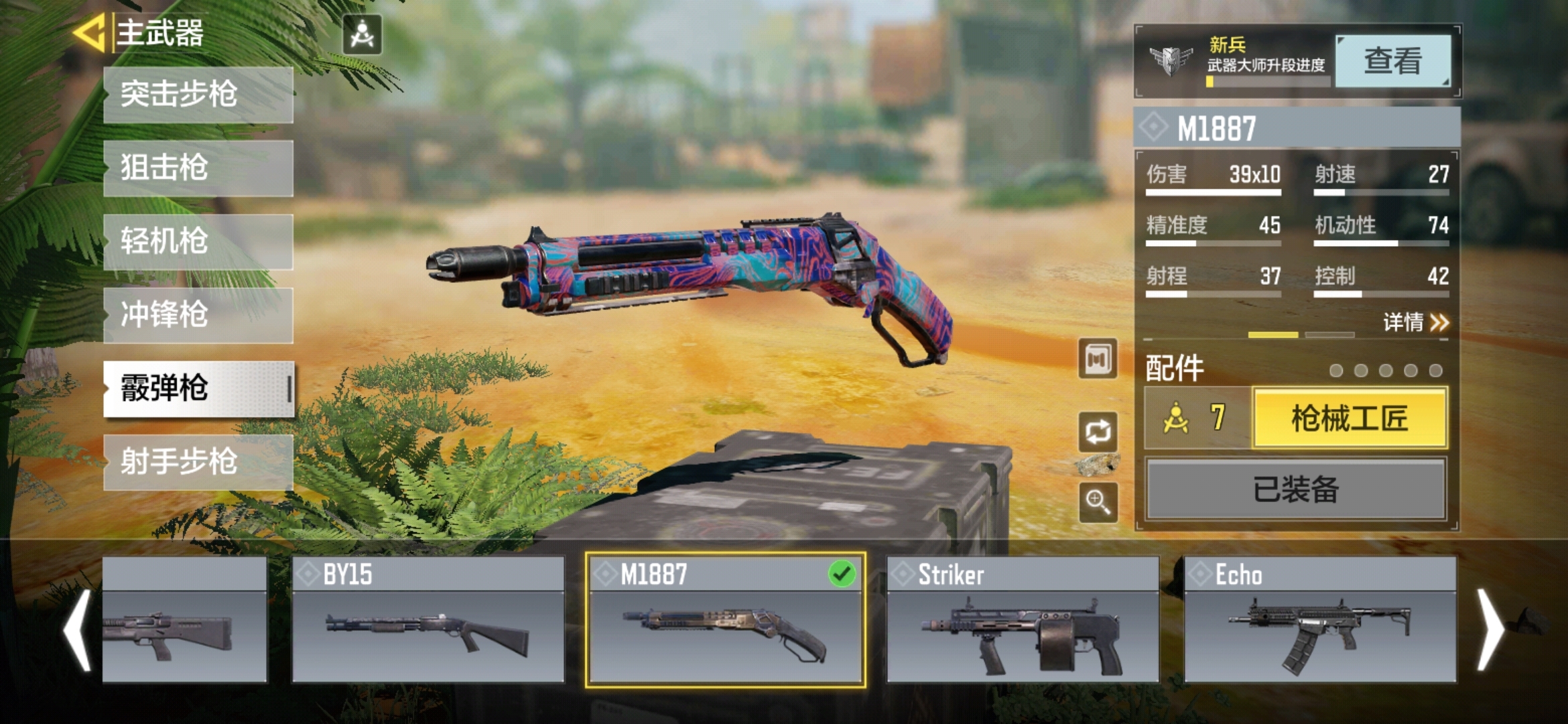Click the magnifier inspect weapon icon
This screenshot has height=724, width=1568.
[1098, 501]
